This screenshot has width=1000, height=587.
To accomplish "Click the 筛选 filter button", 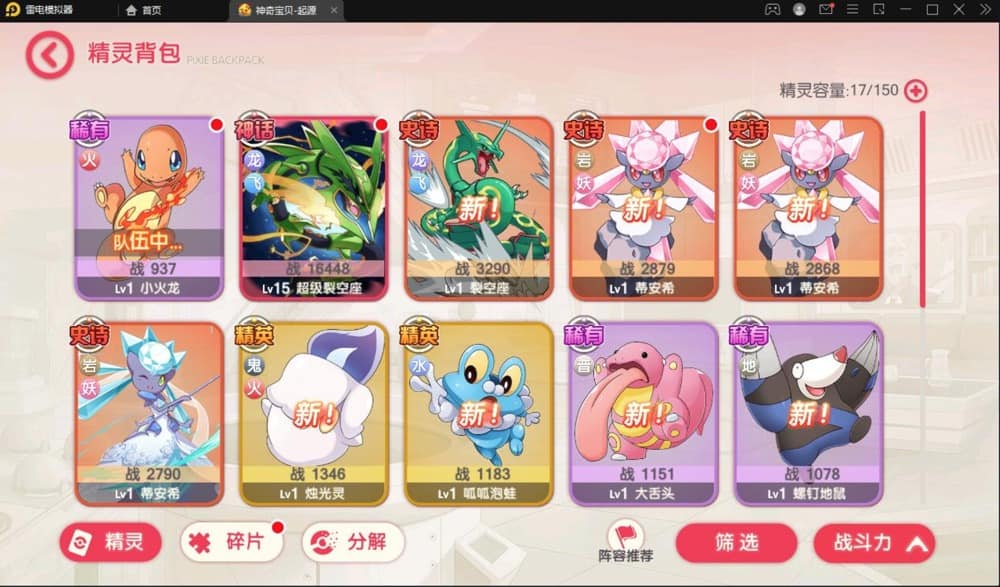I will point(736,543).
